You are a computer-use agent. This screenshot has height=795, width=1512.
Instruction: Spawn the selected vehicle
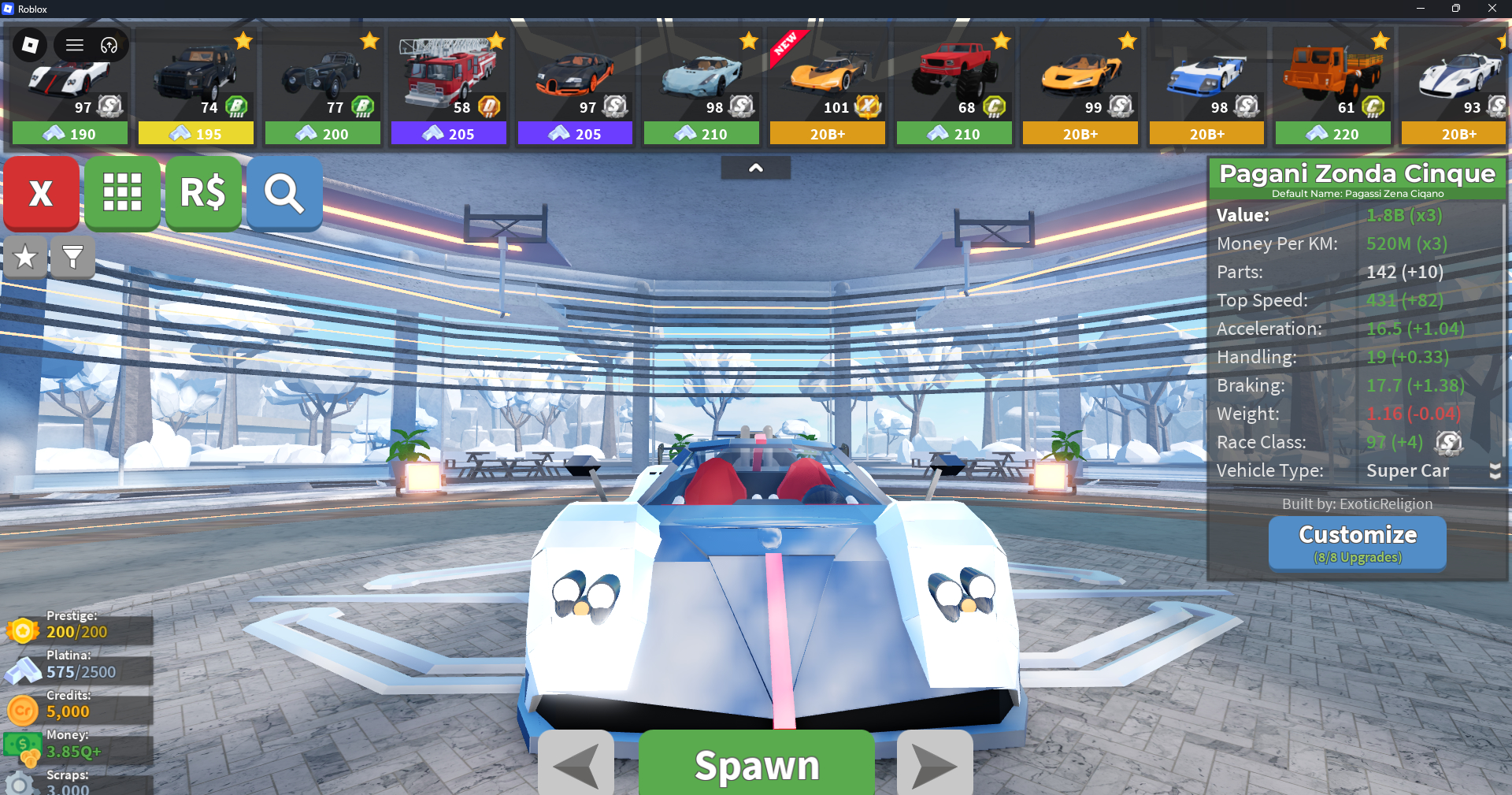coord(756,764)
